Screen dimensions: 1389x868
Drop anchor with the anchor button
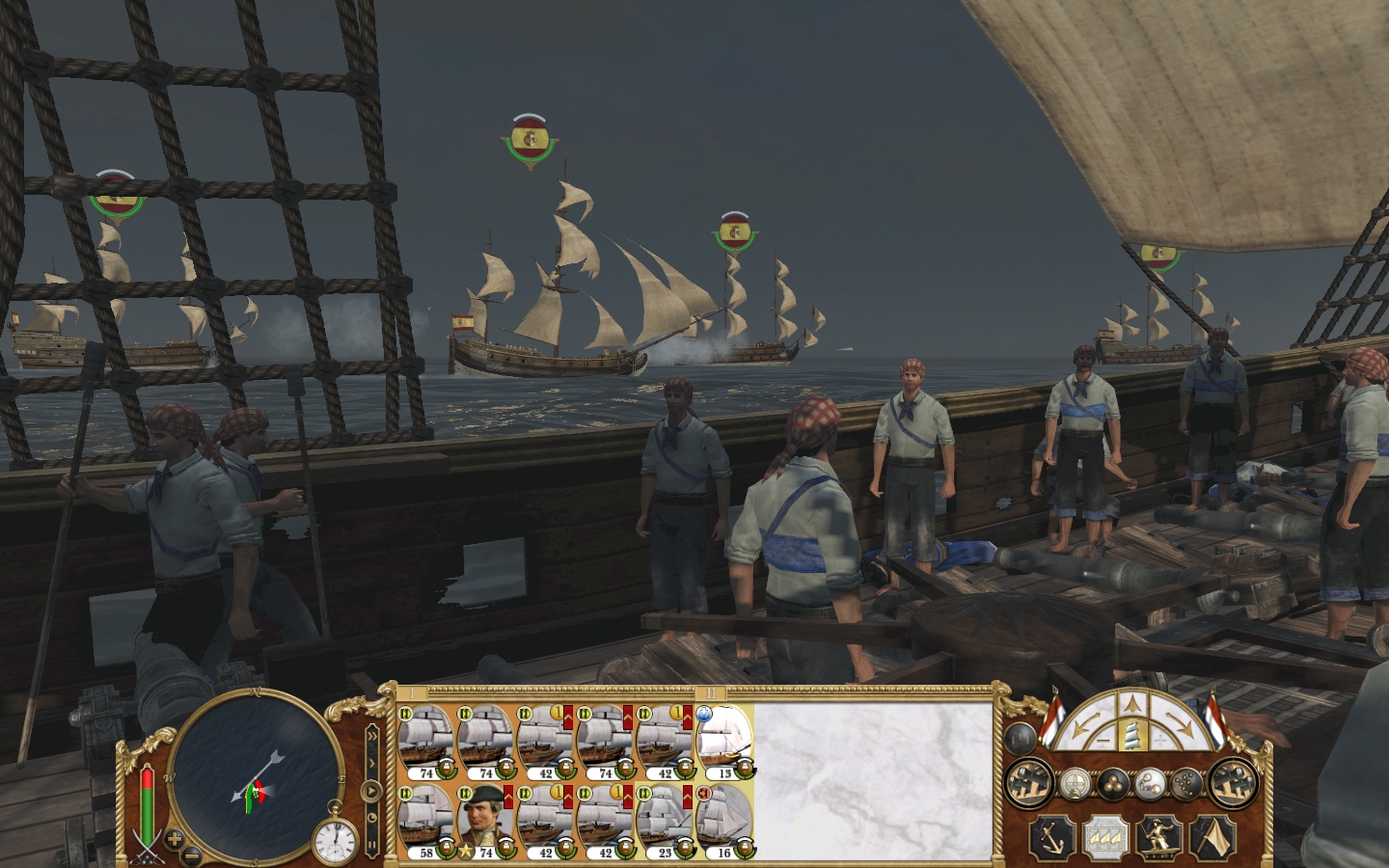(1050, 838)
